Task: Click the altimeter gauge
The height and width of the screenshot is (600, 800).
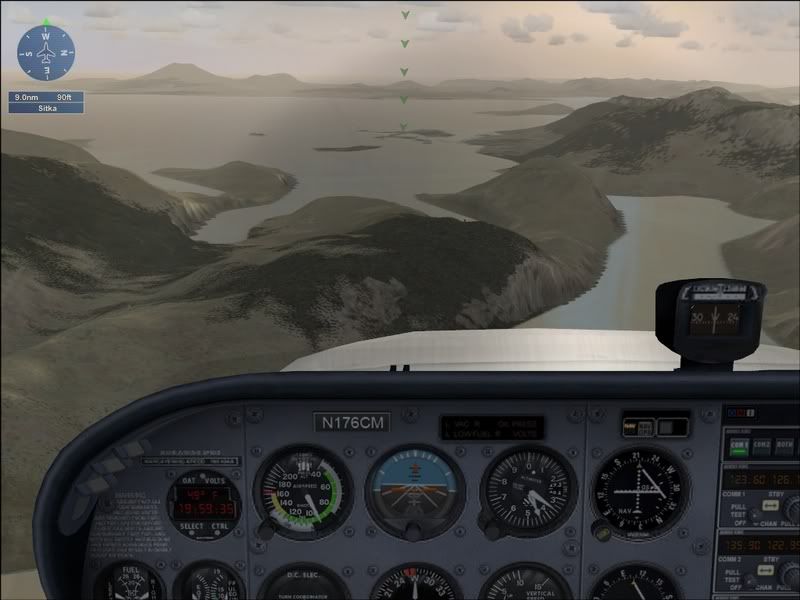Action: click(528, 491)
